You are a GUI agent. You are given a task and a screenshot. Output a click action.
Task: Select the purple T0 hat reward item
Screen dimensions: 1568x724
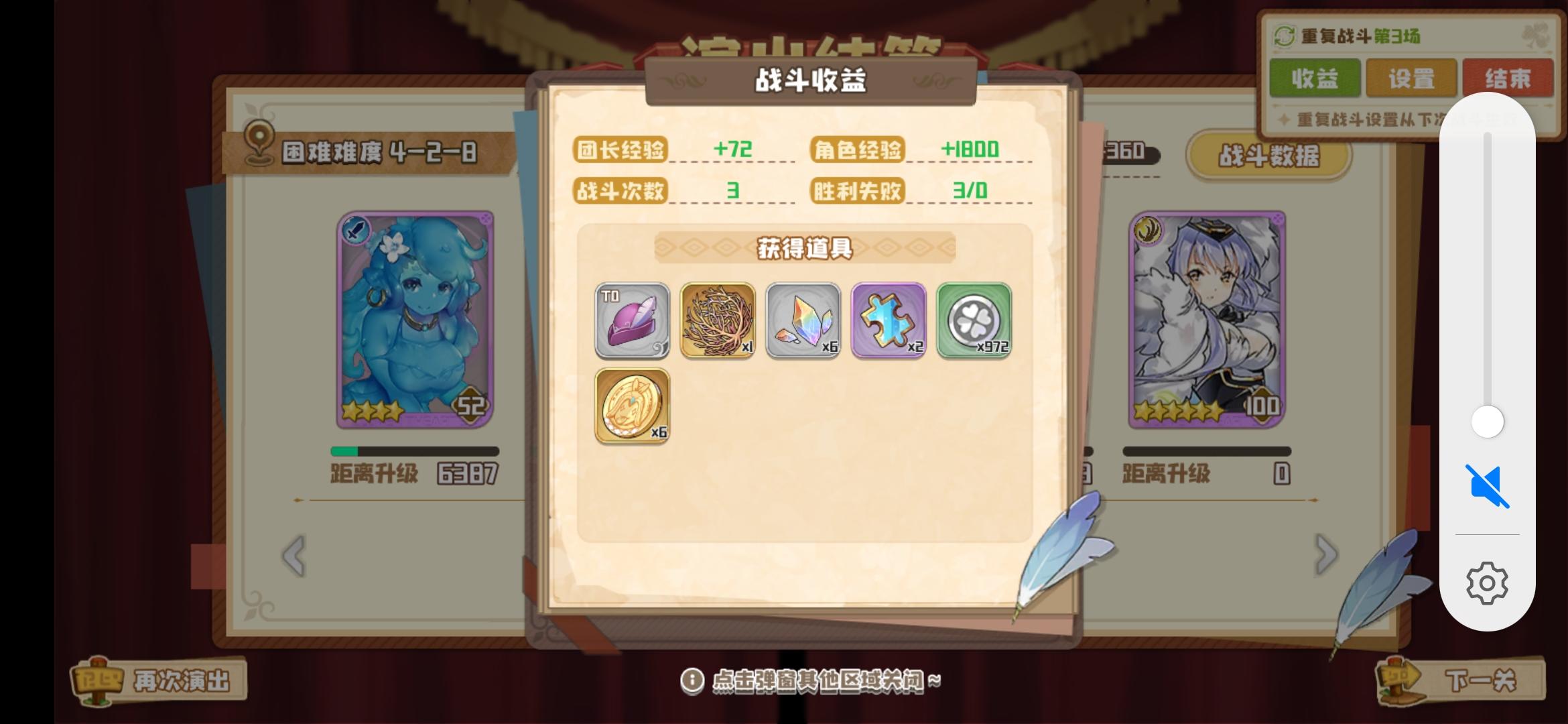pos(632,321)
